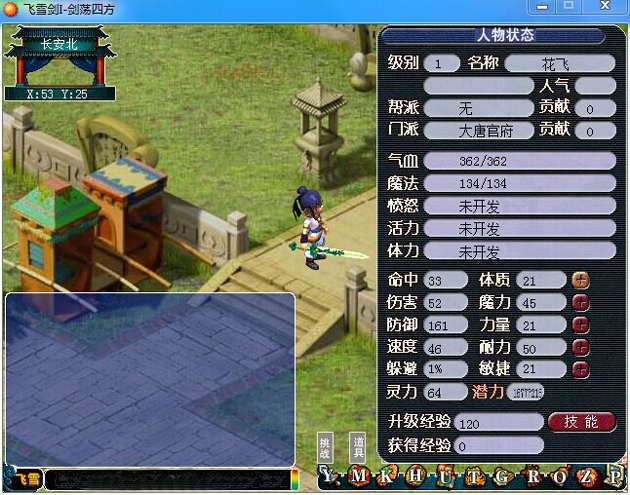This screenshot has width=630, height=495.
Task: Select the T shortcut icon
Action: pyautogui.click(x=472, y=476)
